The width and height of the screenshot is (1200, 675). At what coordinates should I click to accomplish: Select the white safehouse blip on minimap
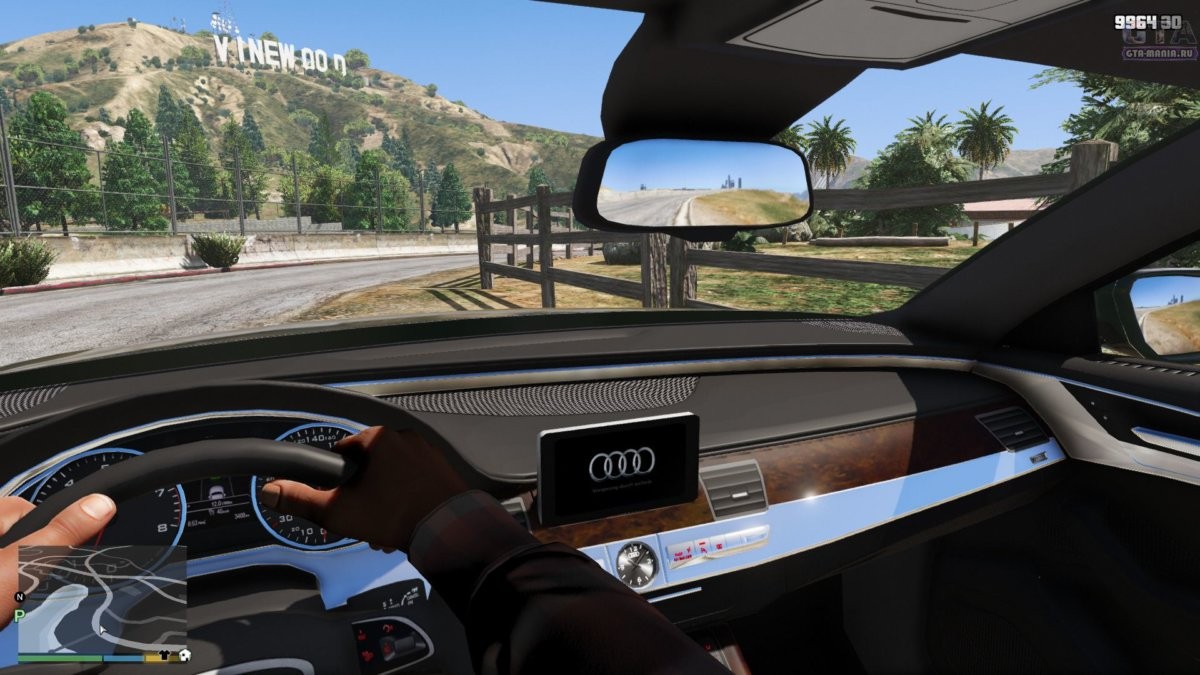(183, 656)
